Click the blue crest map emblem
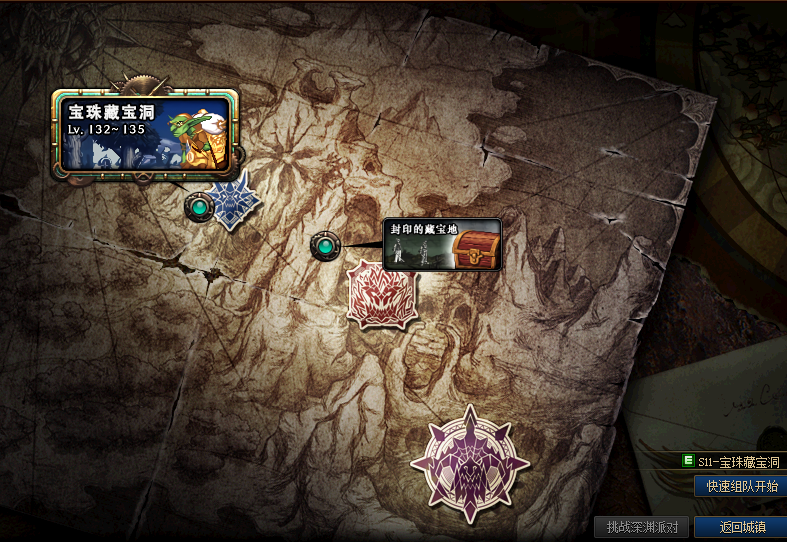787x542 pixels. [x=235, y=200]
